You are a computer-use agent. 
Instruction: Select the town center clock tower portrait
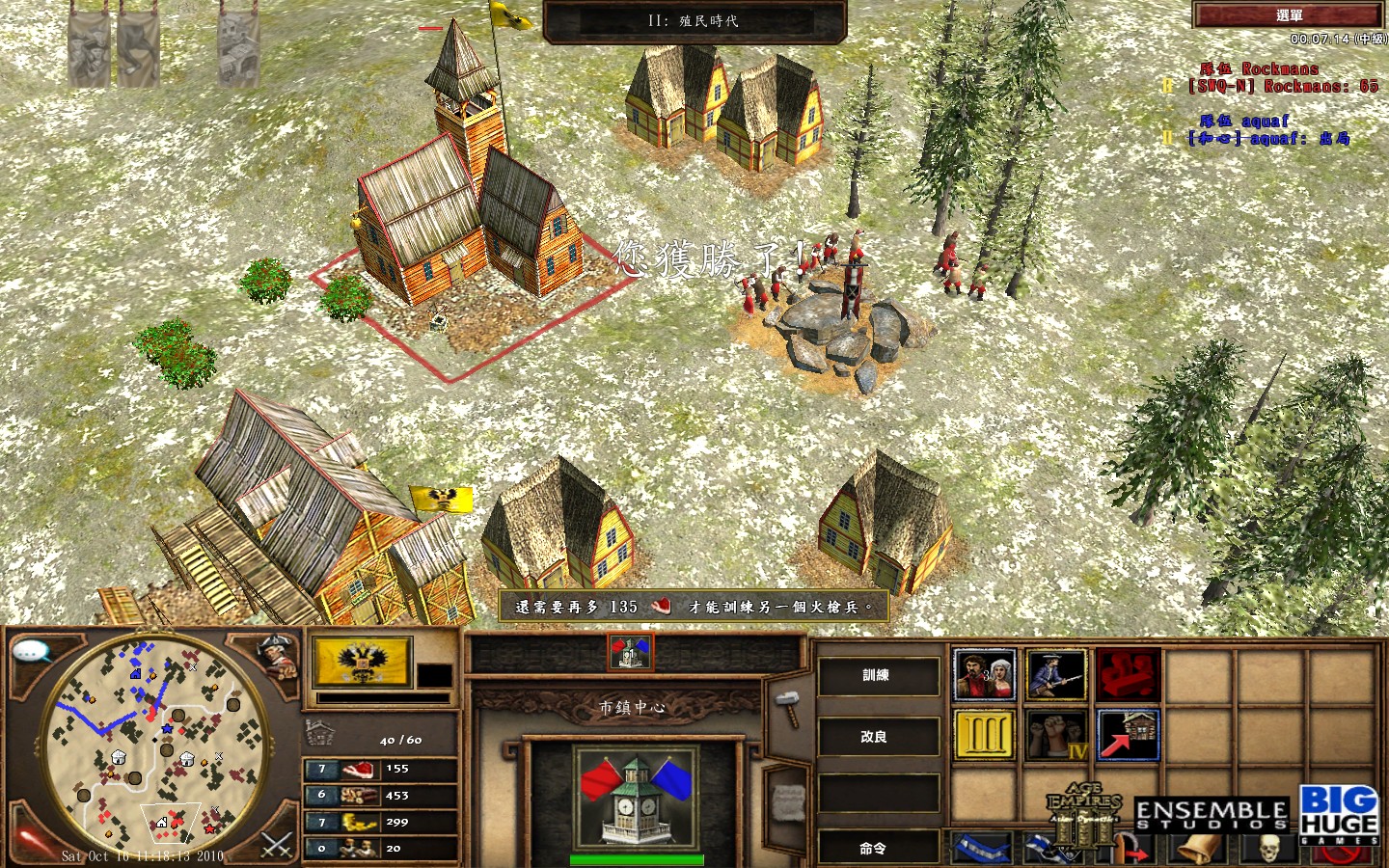point(634,798)
